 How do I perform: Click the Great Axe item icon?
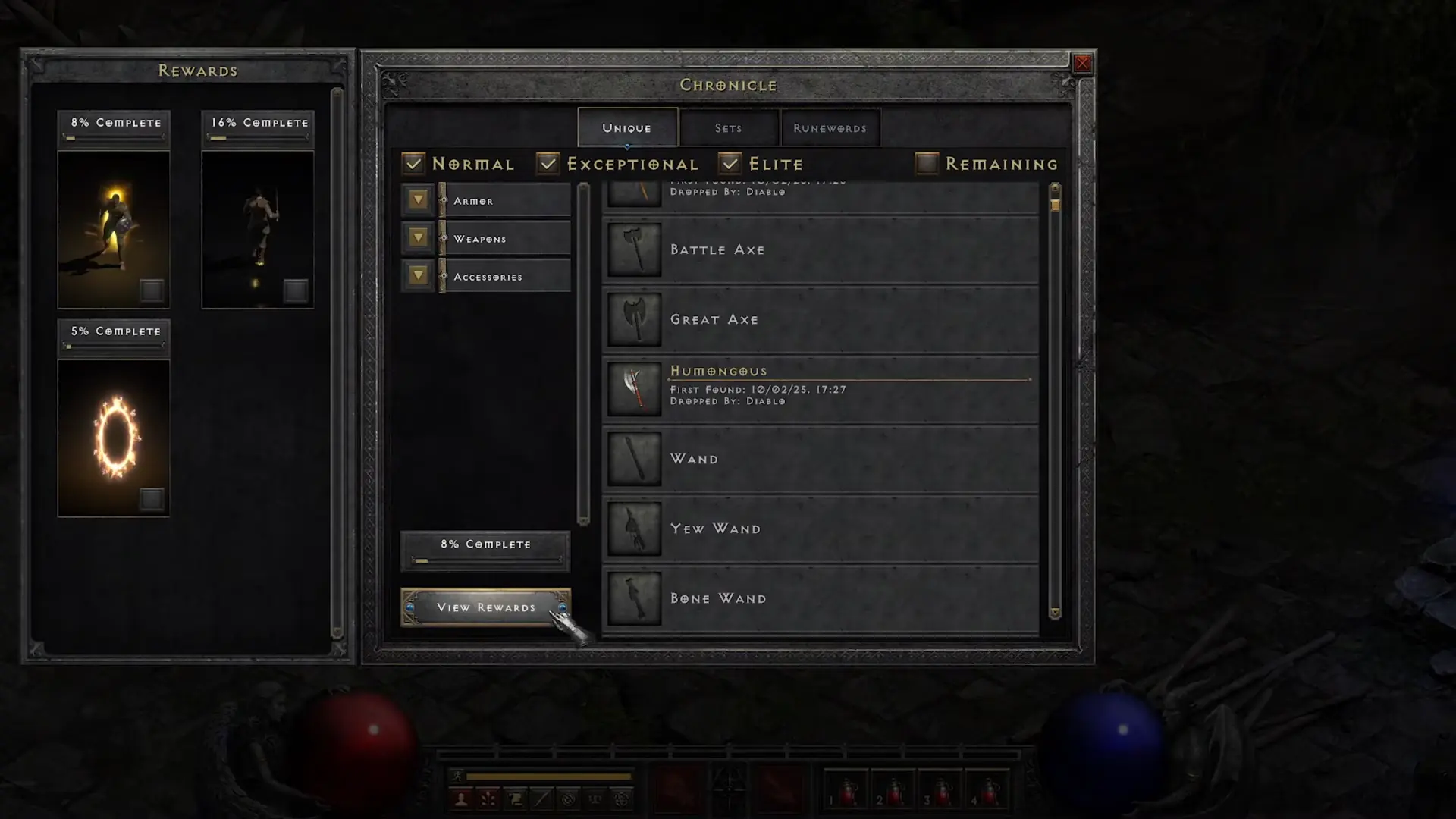[x=634, y=318]
